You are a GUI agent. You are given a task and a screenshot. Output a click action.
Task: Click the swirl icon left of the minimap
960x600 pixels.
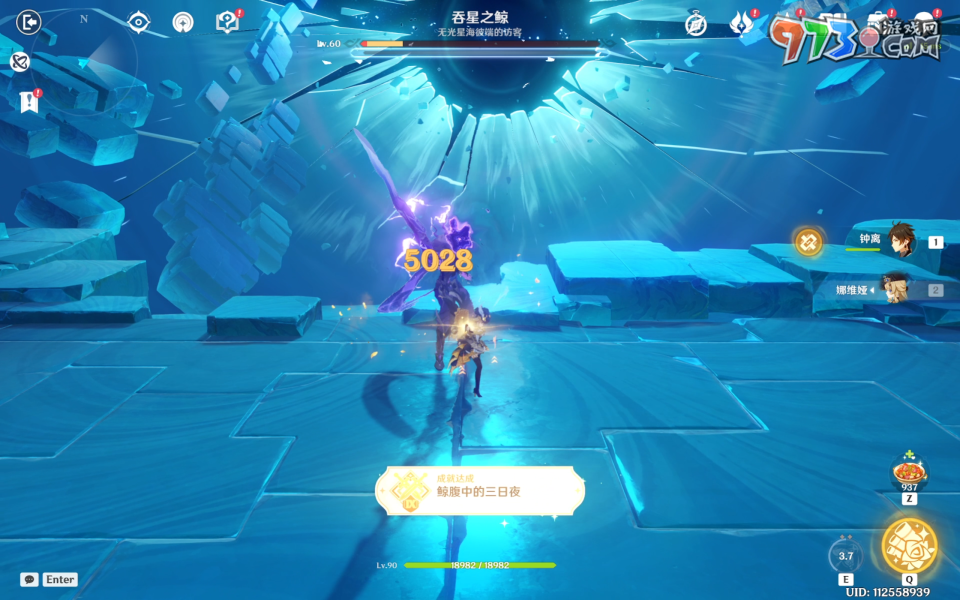(x=19, y=62)
